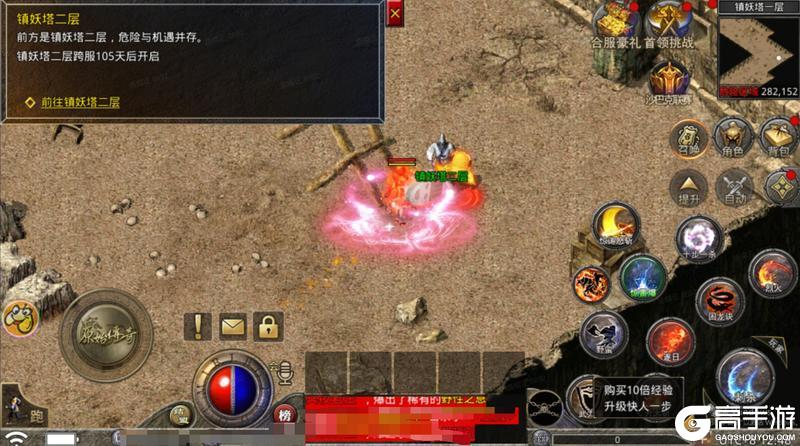Close the 镇妖塔二层 info panel

[395, 15]
